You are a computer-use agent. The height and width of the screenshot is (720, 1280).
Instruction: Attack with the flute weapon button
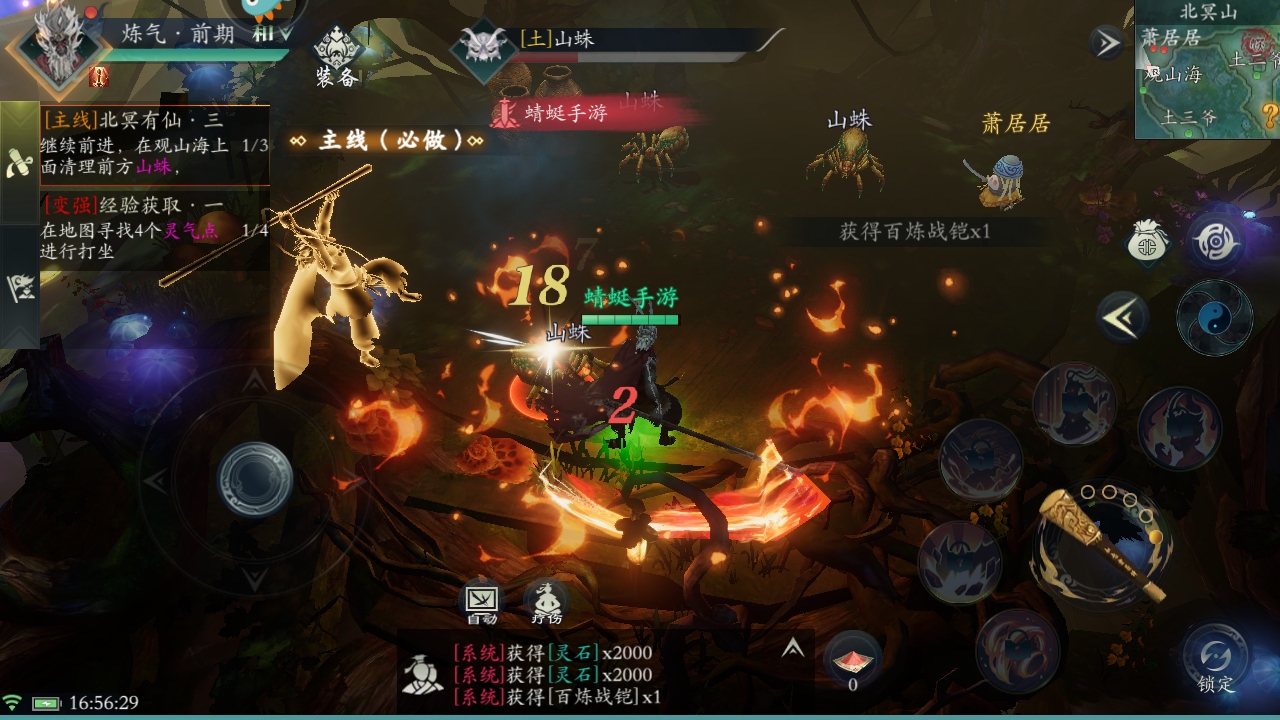tap(1102, 543)
